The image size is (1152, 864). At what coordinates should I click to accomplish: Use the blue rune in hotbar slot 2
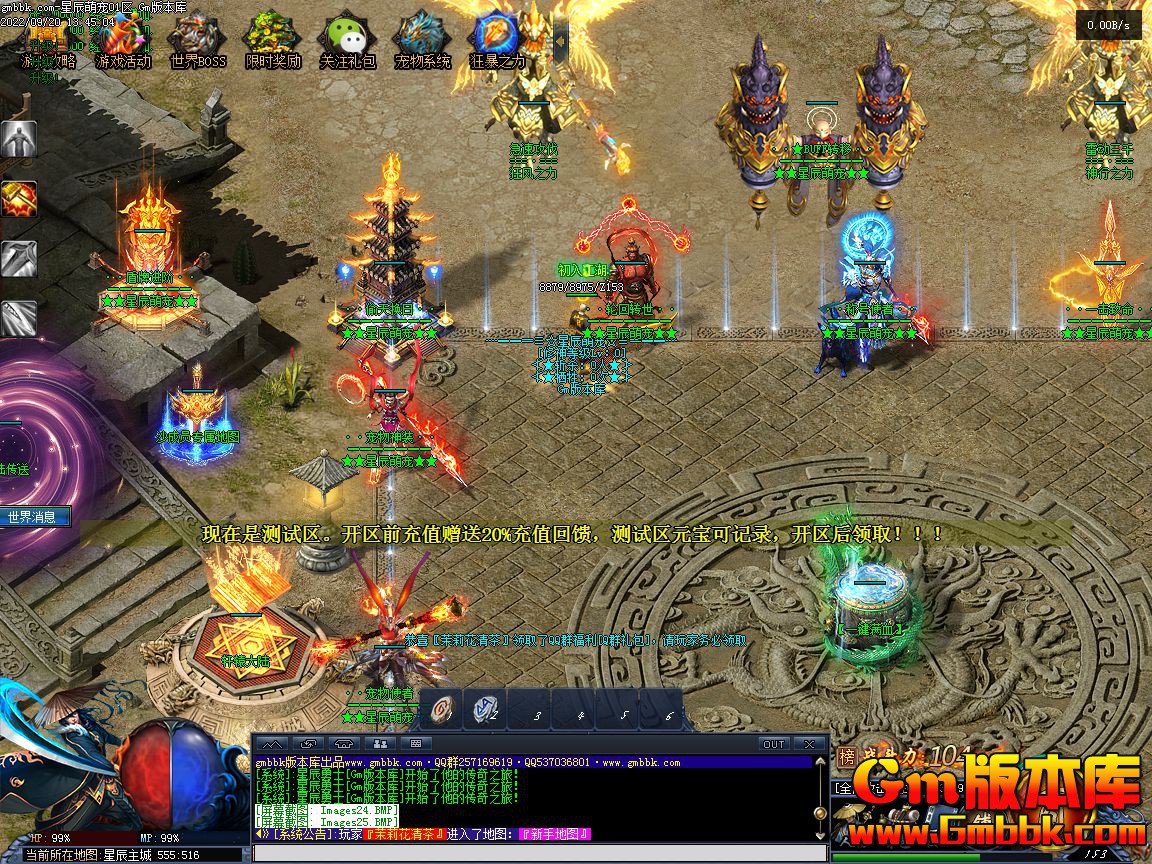pyautogui.click(x=485, y=709)
